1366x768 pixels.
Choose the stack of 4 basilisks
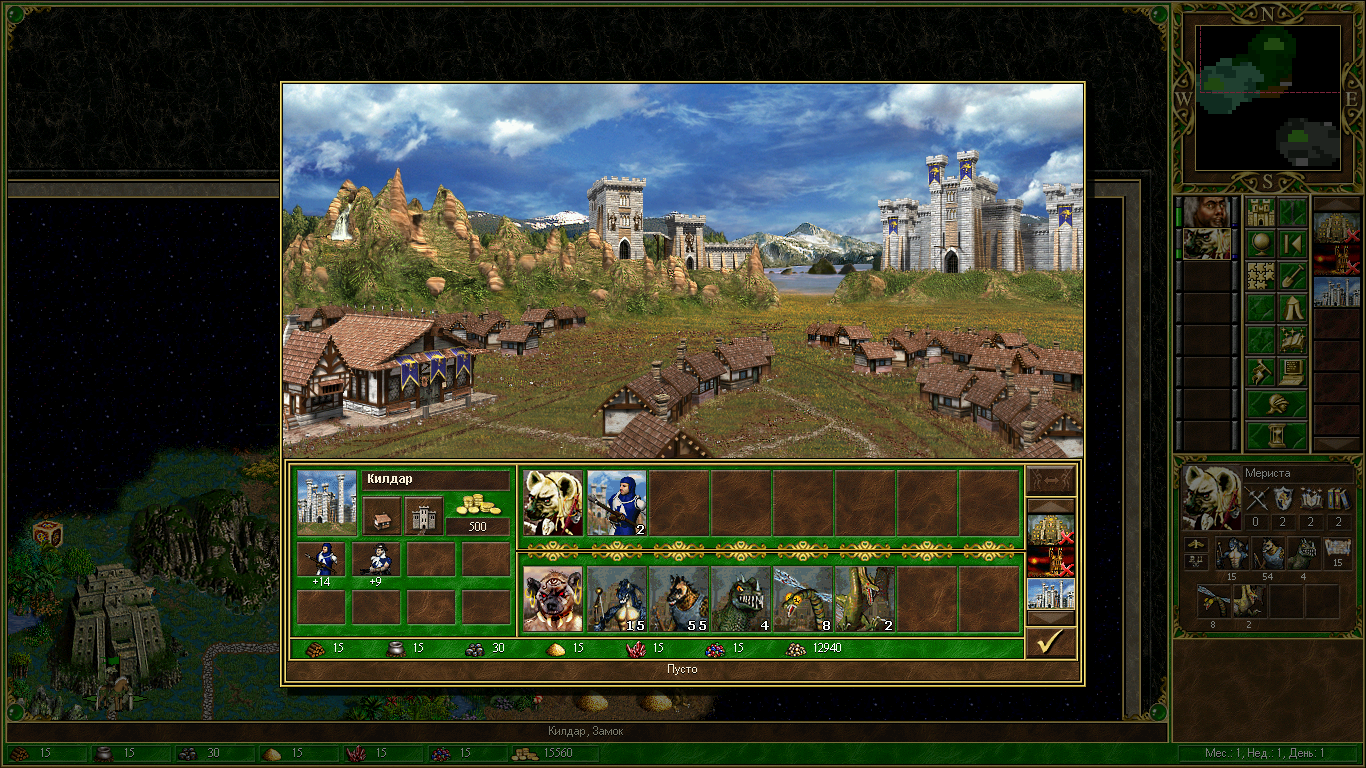(x=741, y=599)
